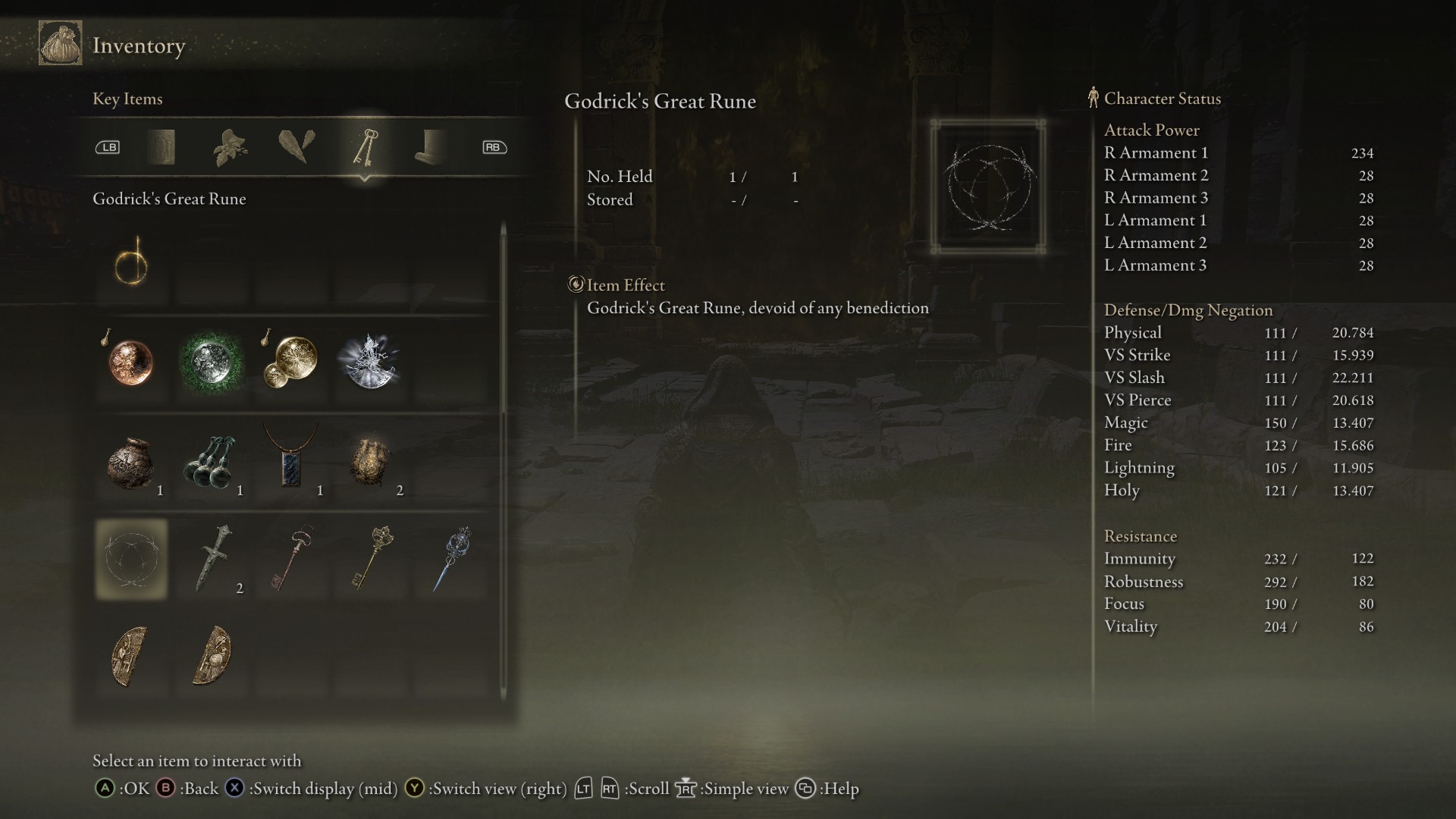Open the stone tablet icon tab

(x=161, y=147)
